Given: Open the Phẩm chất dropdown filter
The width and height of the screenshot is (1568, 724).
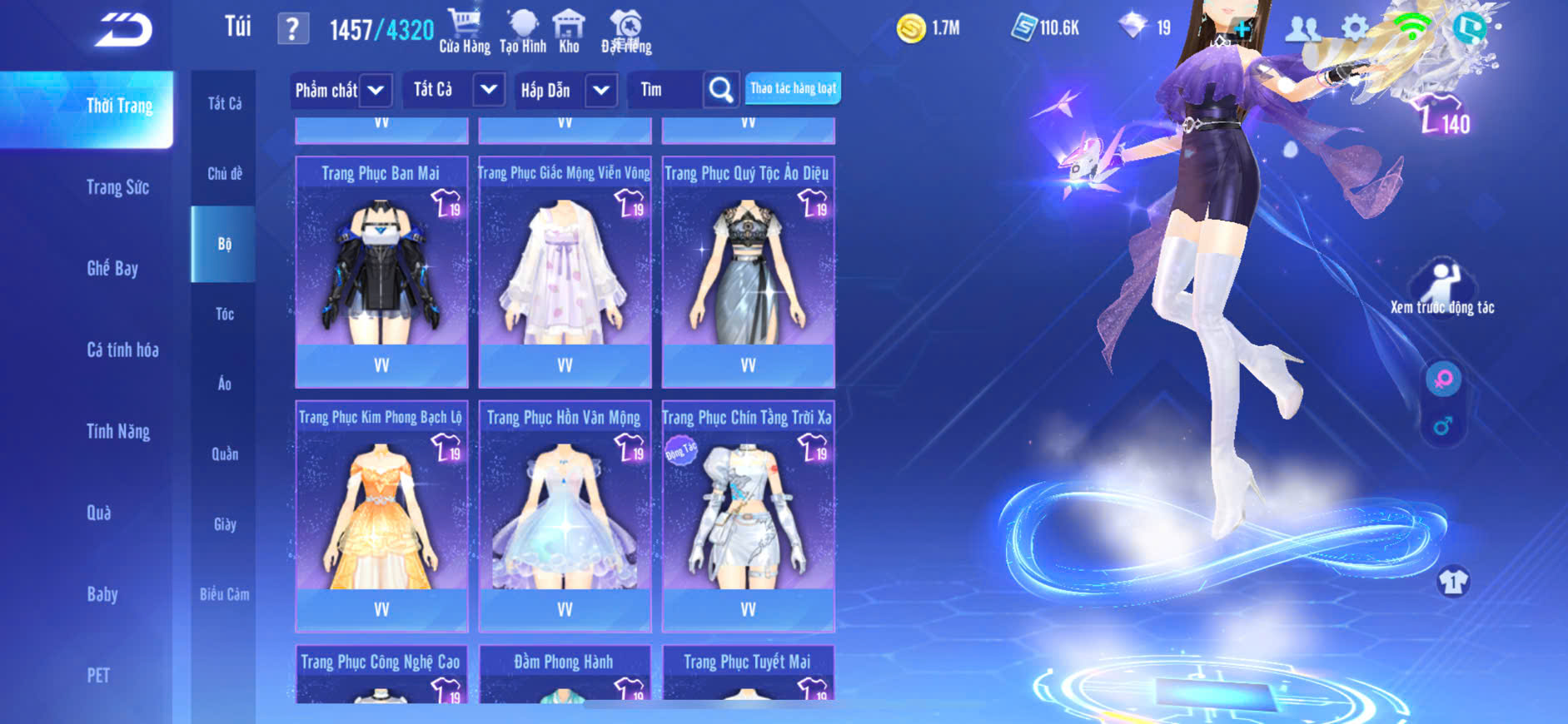Looking at the screenshot, I should 341,90.
